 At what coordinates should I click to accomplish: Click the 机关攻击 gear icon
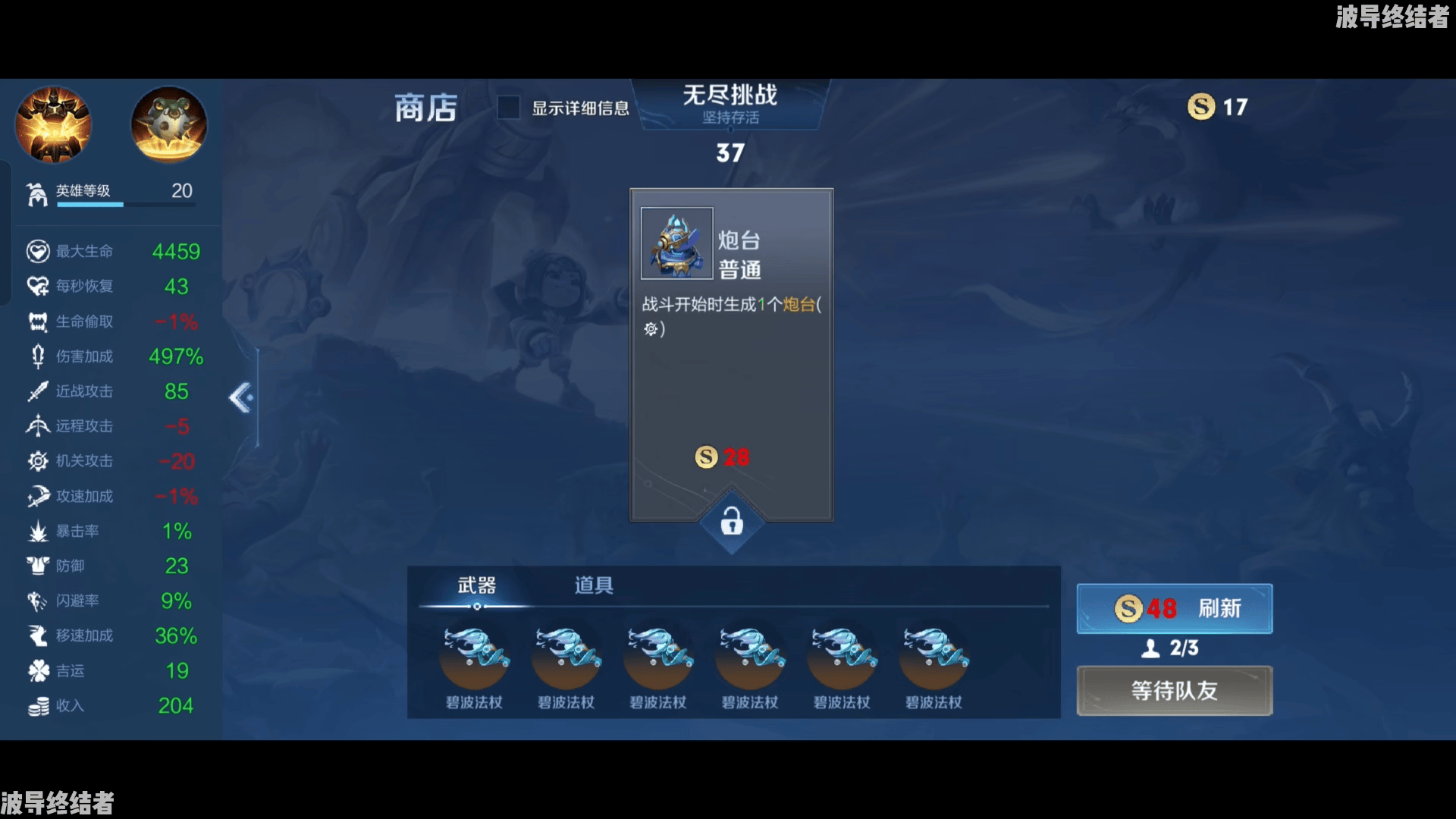37,461
